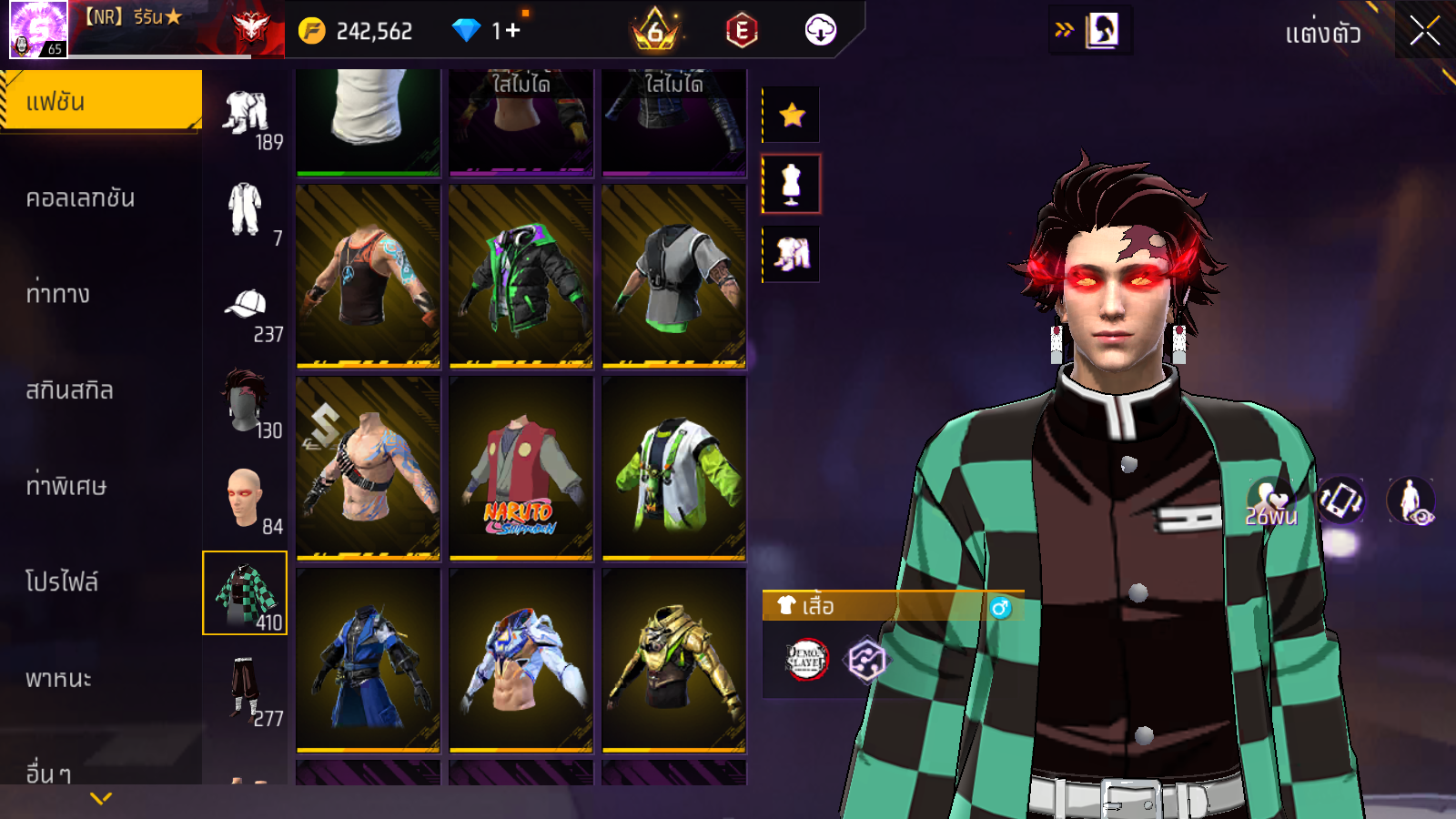Select the mannequin filter icon
The image size is (1456, 819).
pos(792,184)
